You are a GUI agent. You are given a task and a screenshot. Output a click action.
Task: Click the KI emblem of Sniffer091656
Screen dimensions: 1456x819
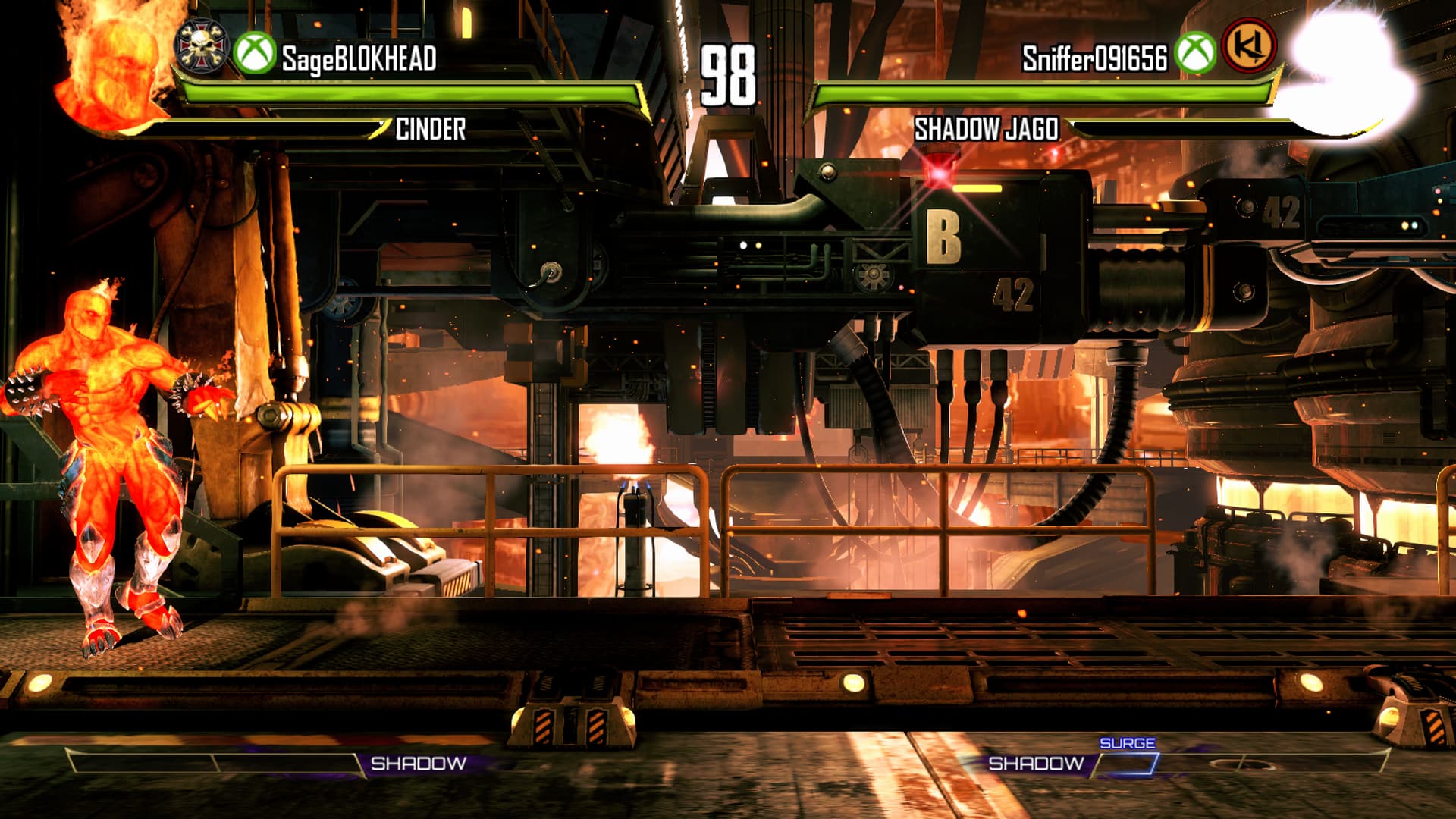pos(1249,47)
